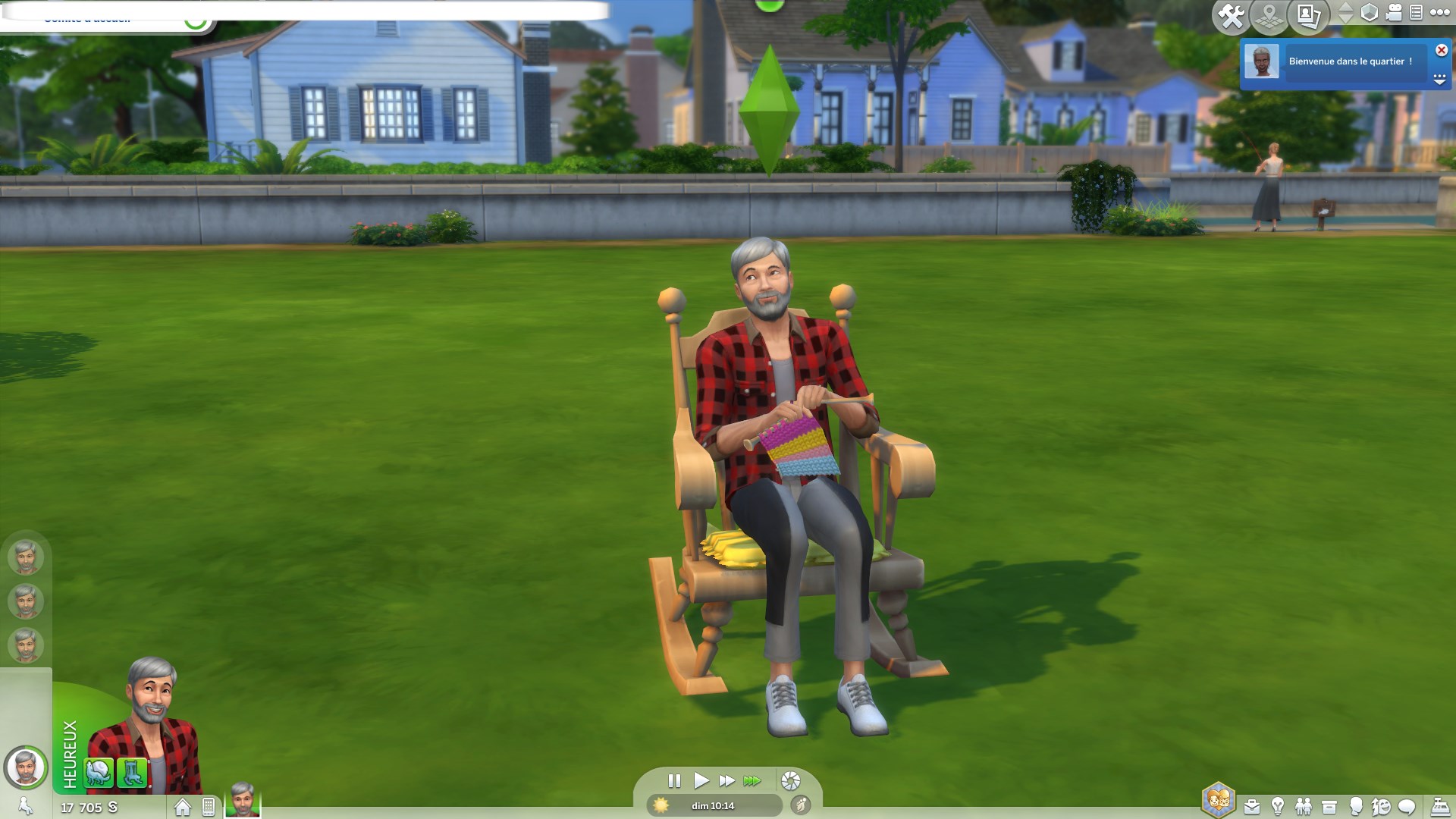Screen dimensions: 1456x819
Task: Expand the 'Bienvenue dans le quartier' notification
Action: tap(1439, 80)
